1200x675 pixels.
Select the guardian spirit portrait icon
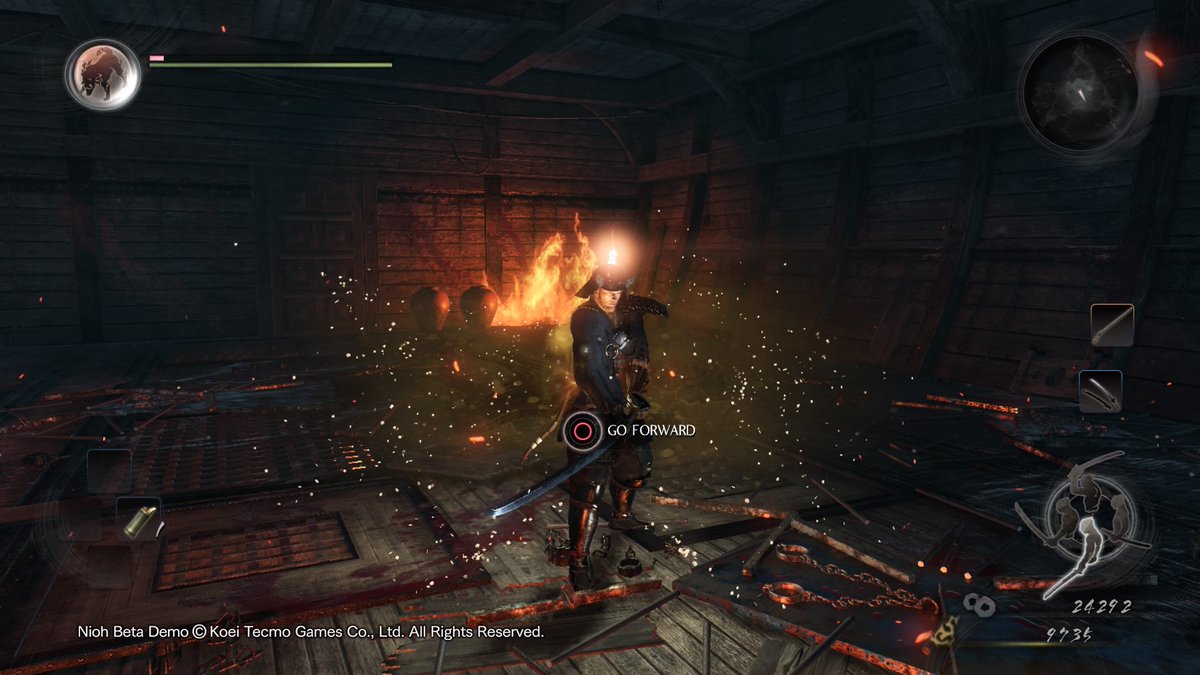(x=103, y=74)
